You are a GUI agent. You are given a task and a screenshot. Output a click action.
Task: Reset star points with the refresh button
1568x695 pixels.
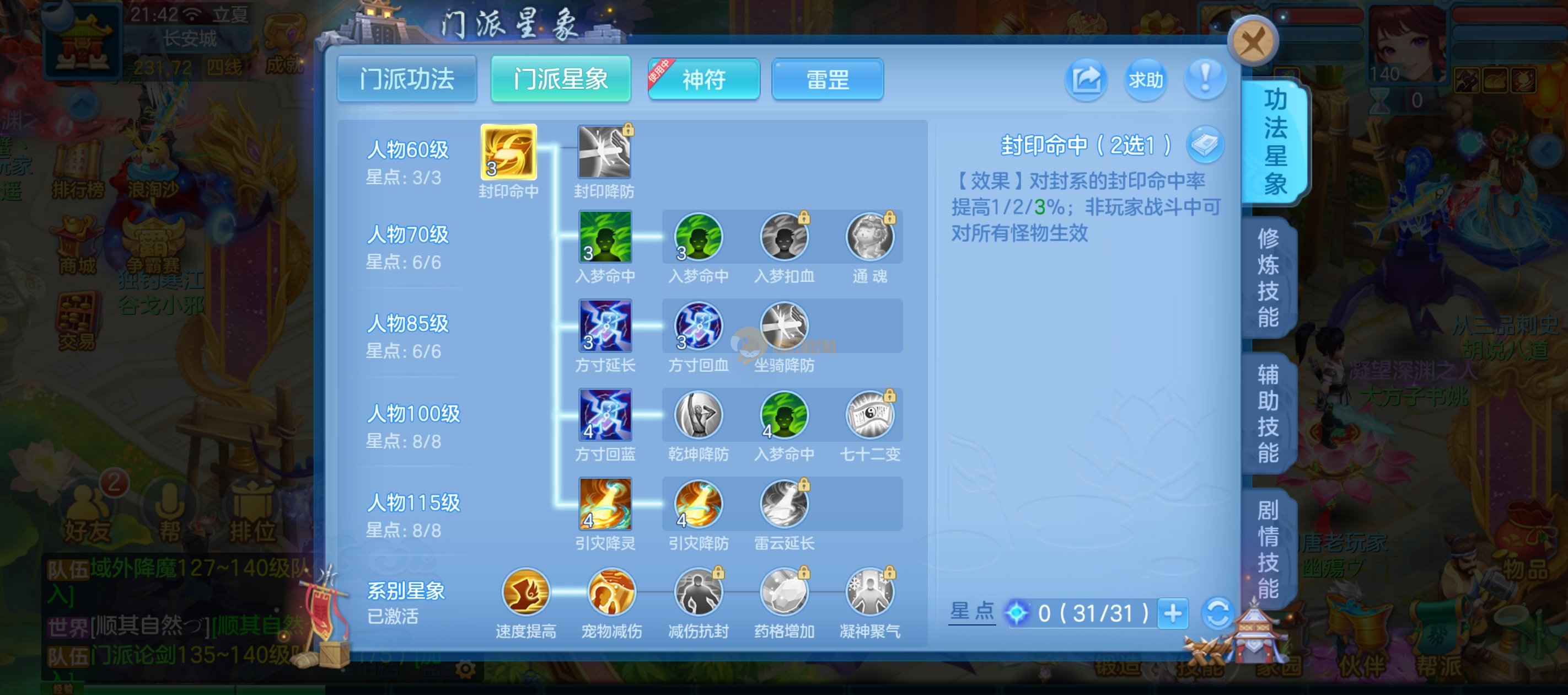coord(1217,613)
